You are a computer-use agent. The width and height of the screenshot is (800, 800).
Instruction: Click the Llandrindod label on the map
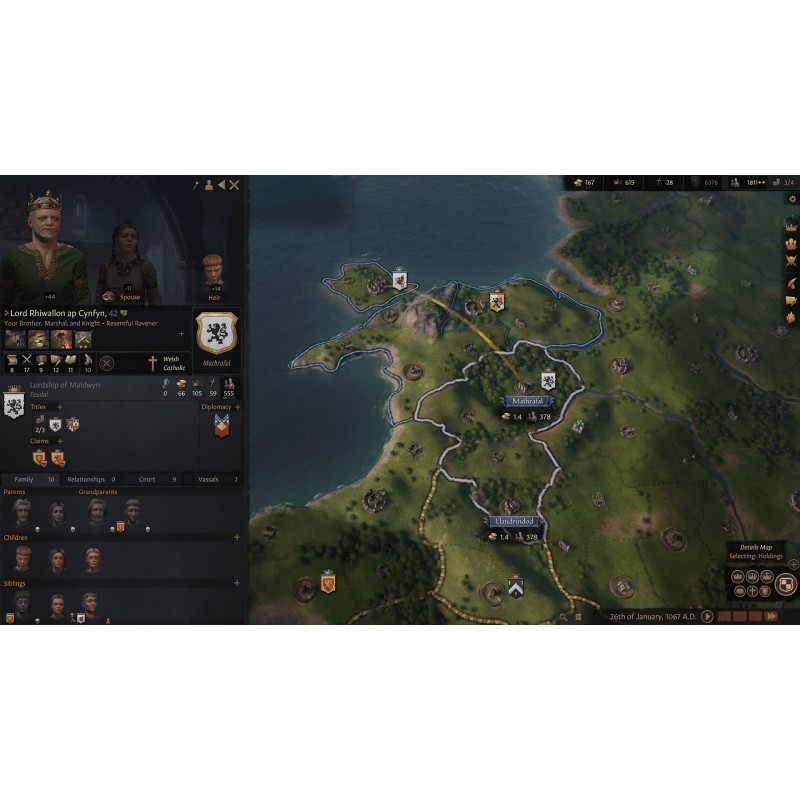516,522
